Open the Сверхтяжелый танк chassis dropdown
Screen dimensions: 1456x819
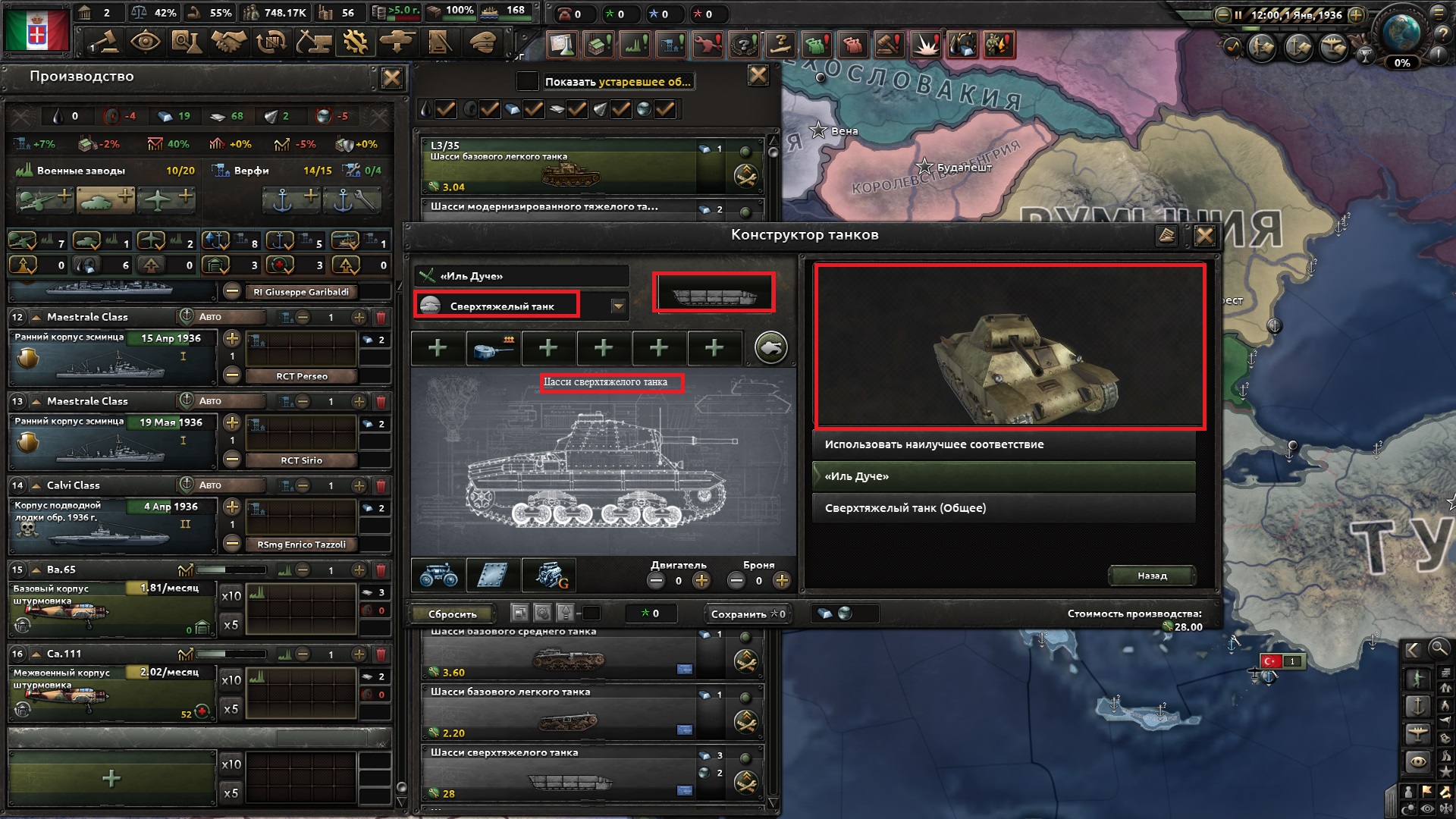tap(619, 306)
